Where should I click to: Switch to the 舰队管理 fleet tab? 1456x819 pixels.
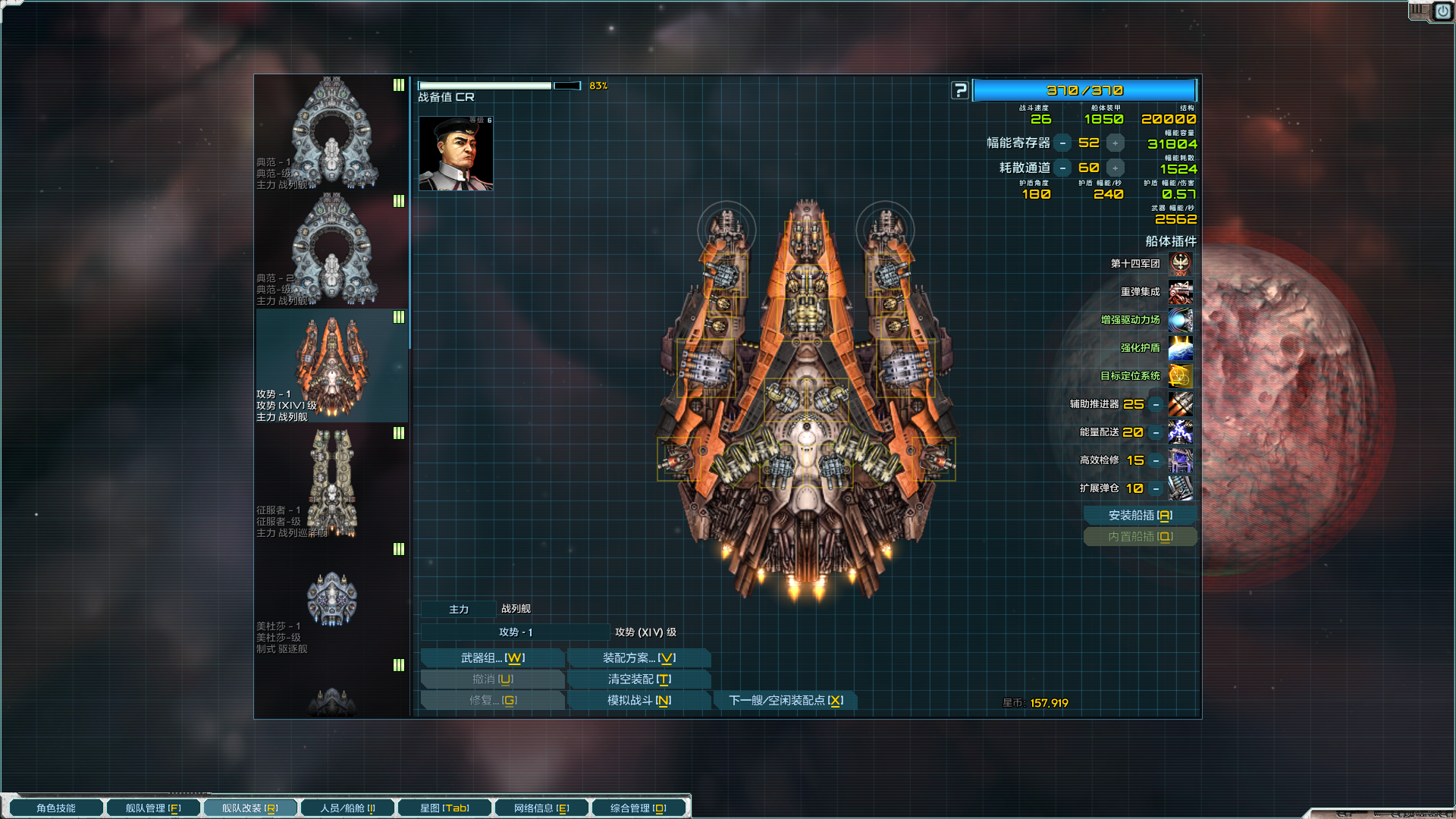pyautogui.click(x=153, y=808)
